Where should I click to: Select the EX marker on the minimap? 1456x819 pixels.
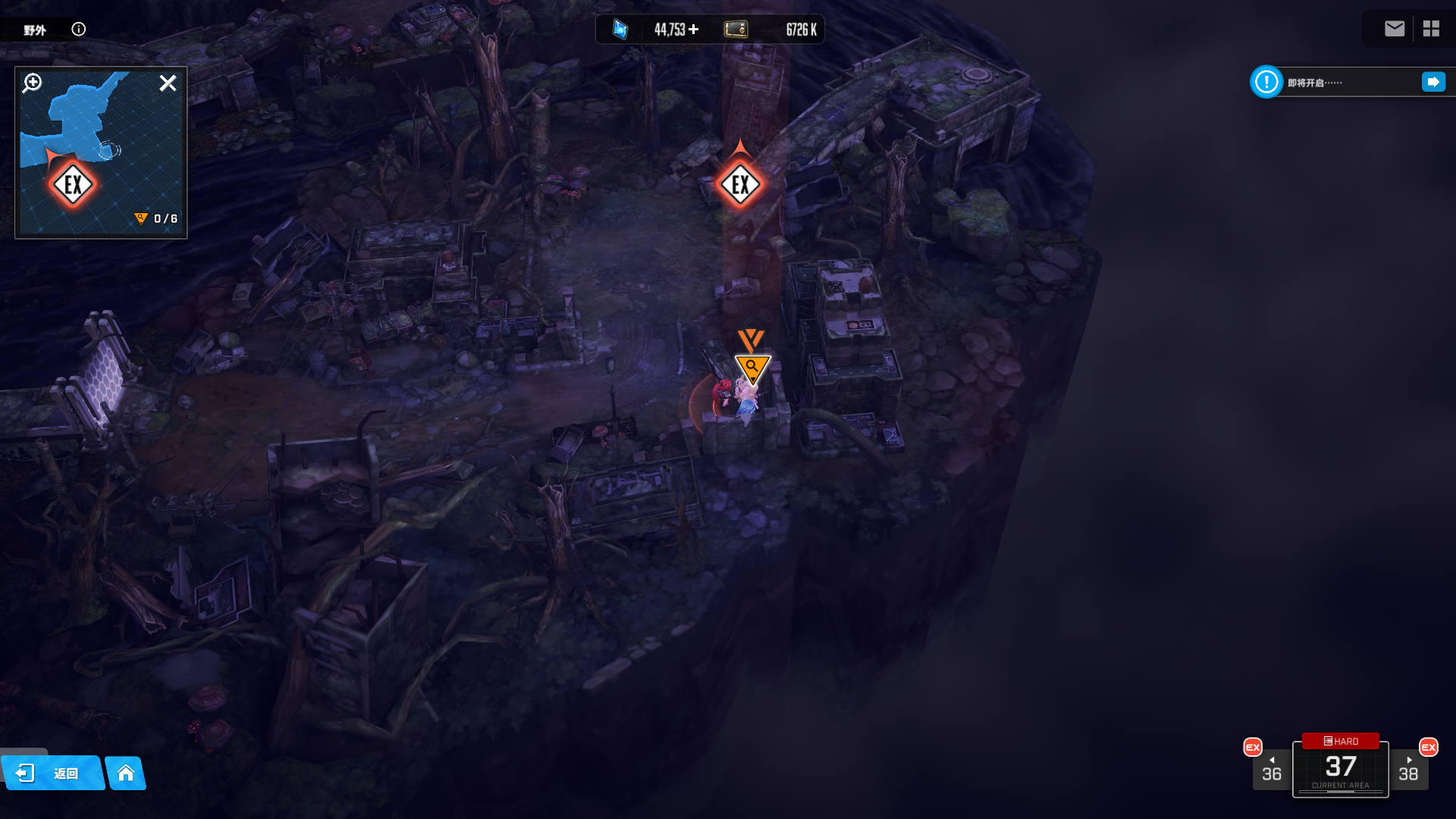tap(73, 184)
